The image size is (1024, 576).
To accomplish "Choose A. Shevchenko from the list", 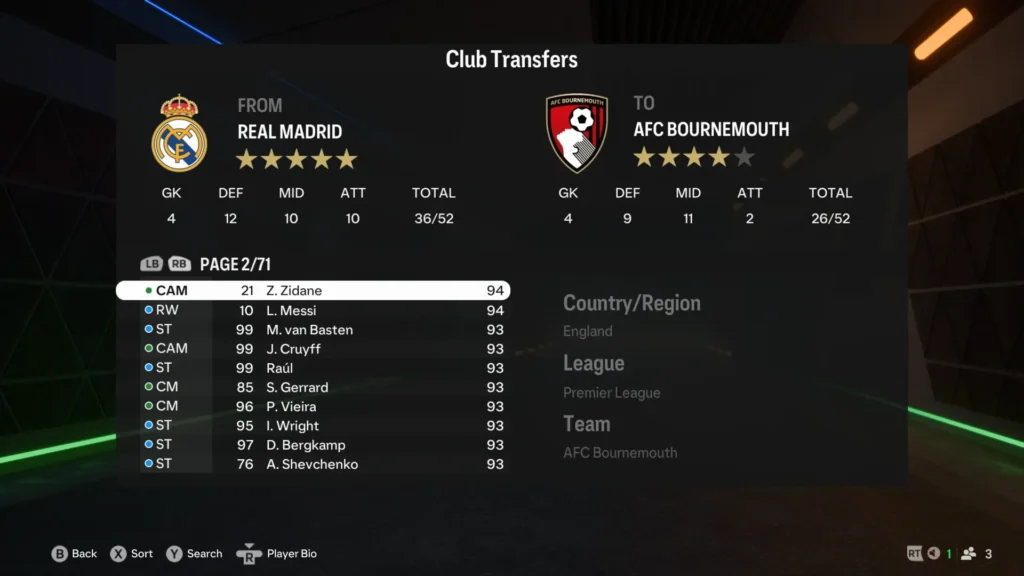I will coord(313,464).
